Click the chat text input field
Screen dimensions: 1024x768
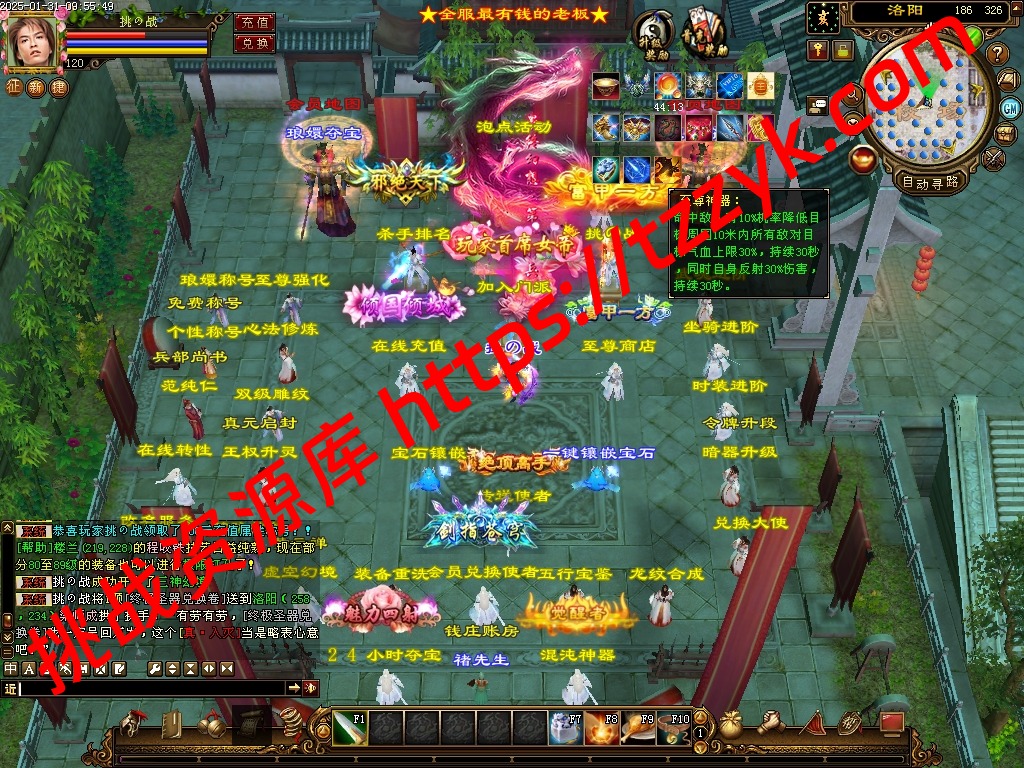[152, 688]
